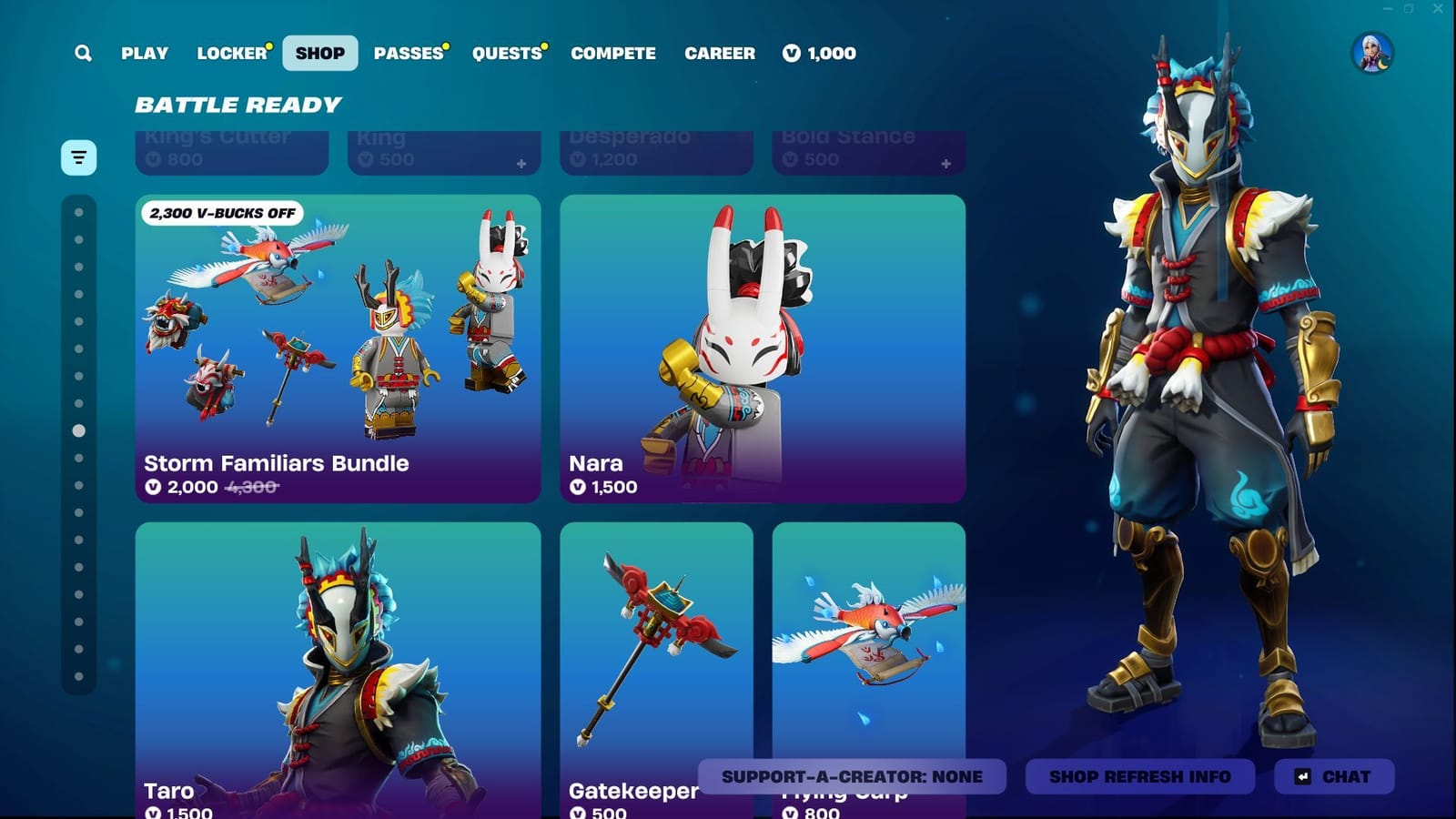Click the chat bubble icon on Chat button

click(1304, 776)
